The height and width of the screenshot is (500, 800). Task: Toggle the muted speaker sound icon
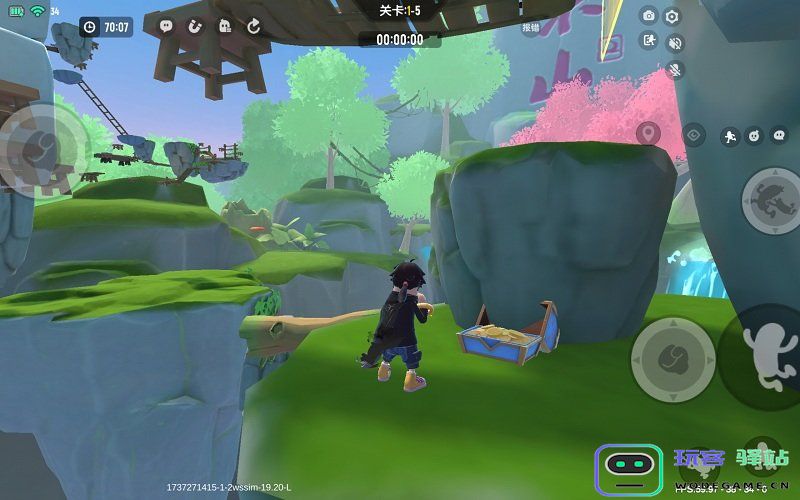pyautogui.click(x=674, y=43)
